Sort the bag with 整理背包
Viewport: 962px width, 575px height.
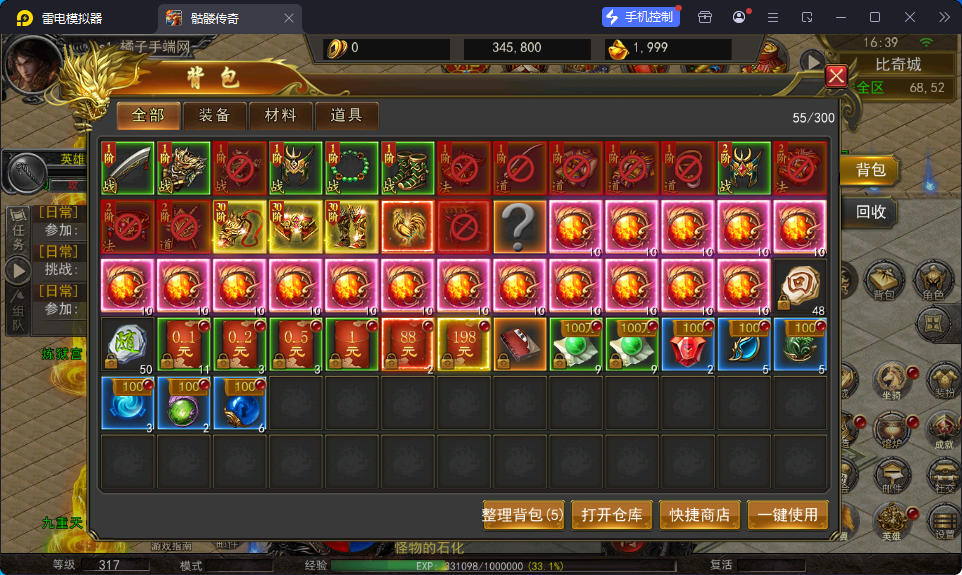[523, 515]
